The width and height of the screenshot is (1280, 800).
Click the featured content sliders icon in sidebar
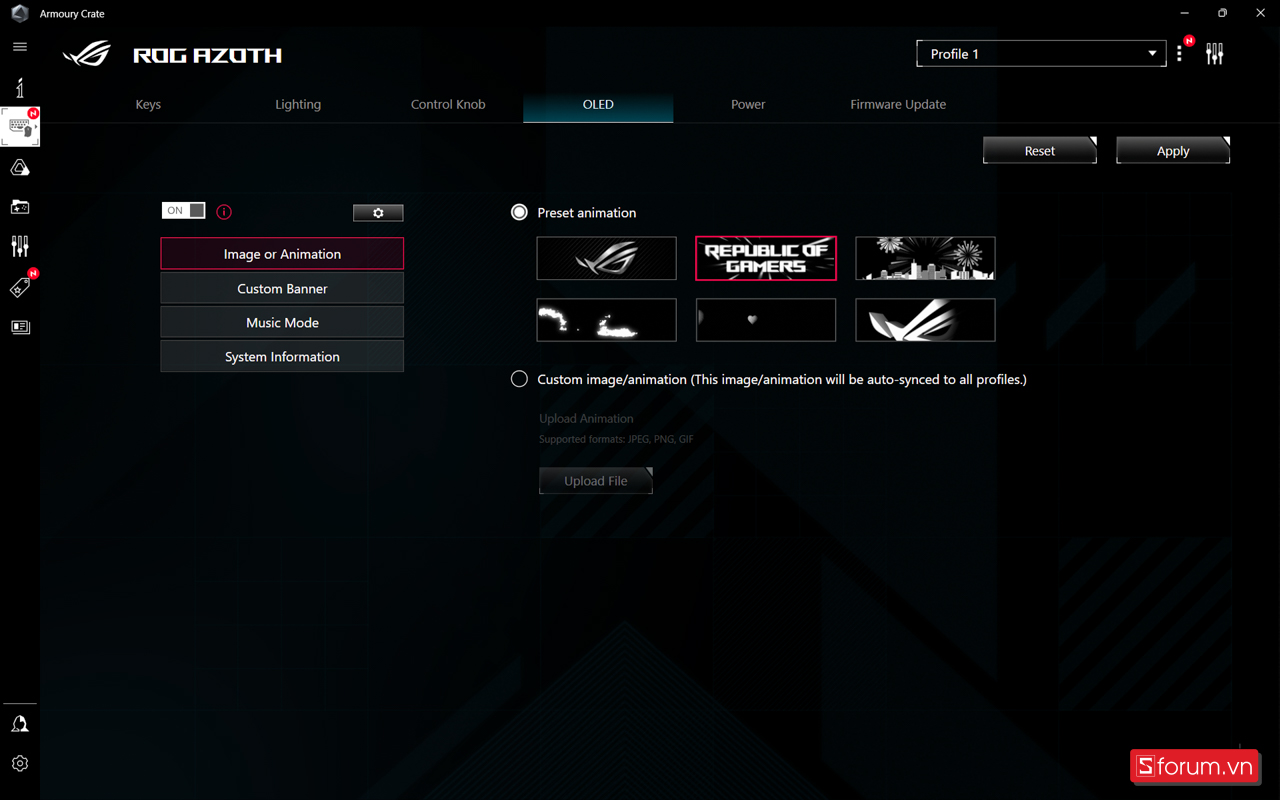pyautogui.click(x=20, y=246)
